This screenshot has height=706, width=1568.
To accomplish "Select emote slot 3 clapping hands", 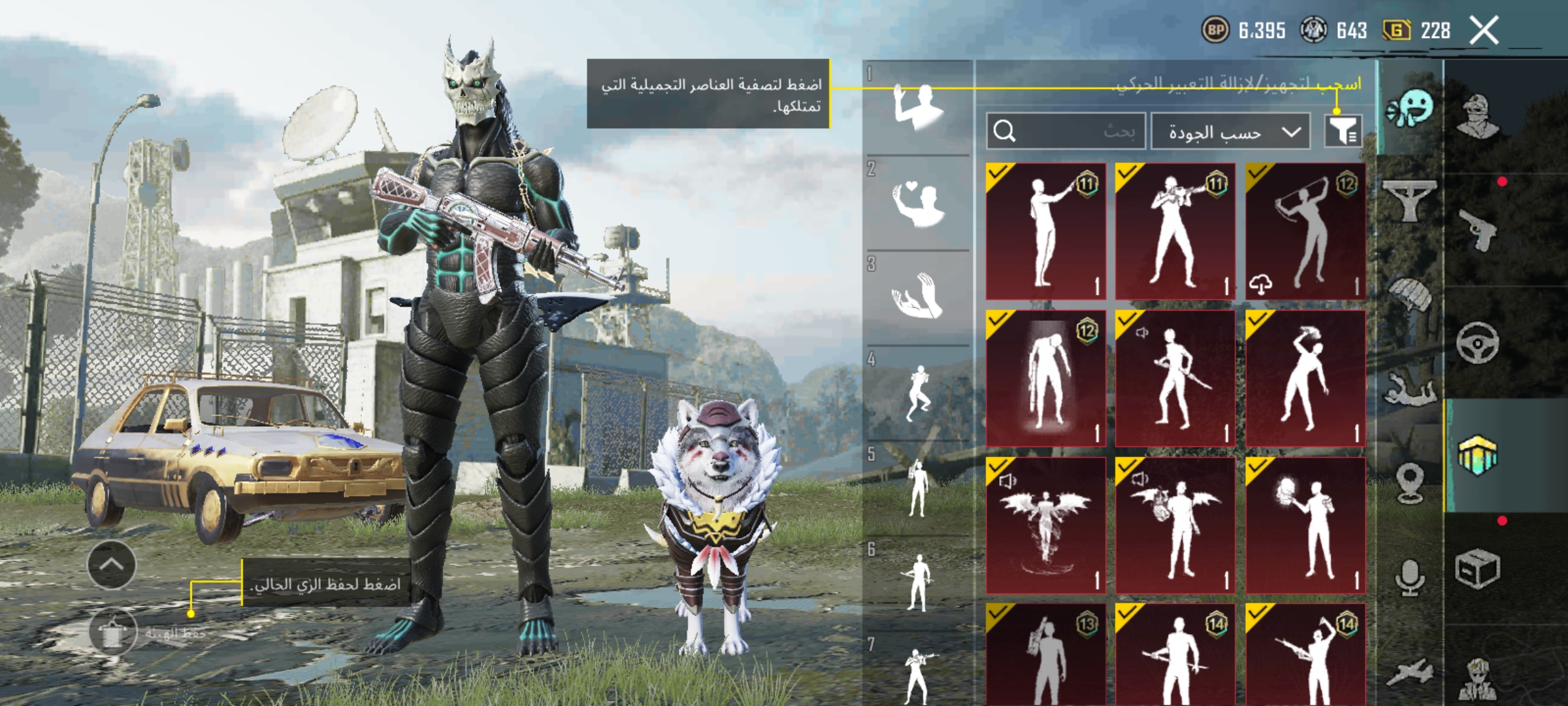I will tap(918, 297).
